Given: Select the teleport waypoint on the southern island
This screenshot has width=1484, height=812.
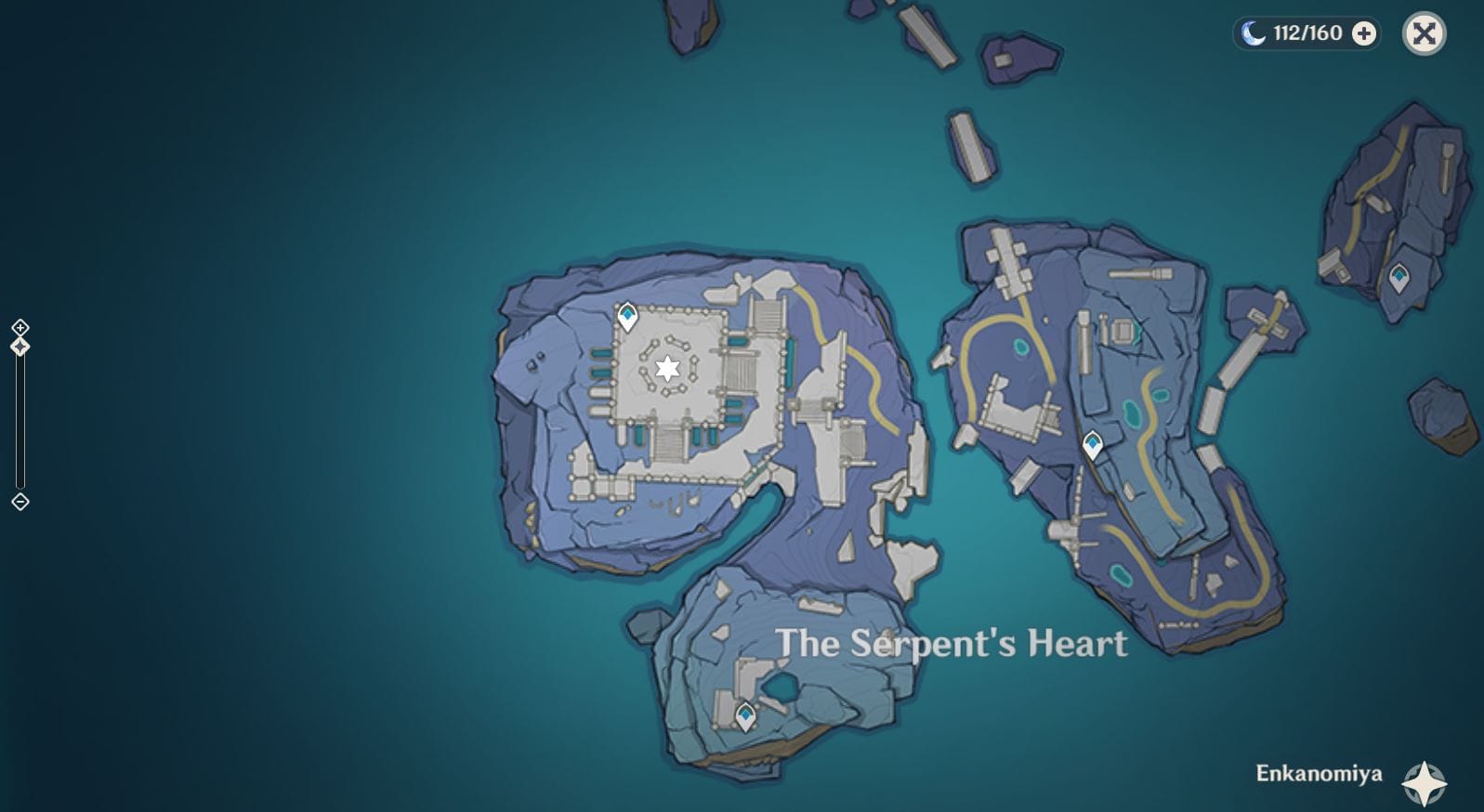Looking at the screenshot, I should 744,714.
